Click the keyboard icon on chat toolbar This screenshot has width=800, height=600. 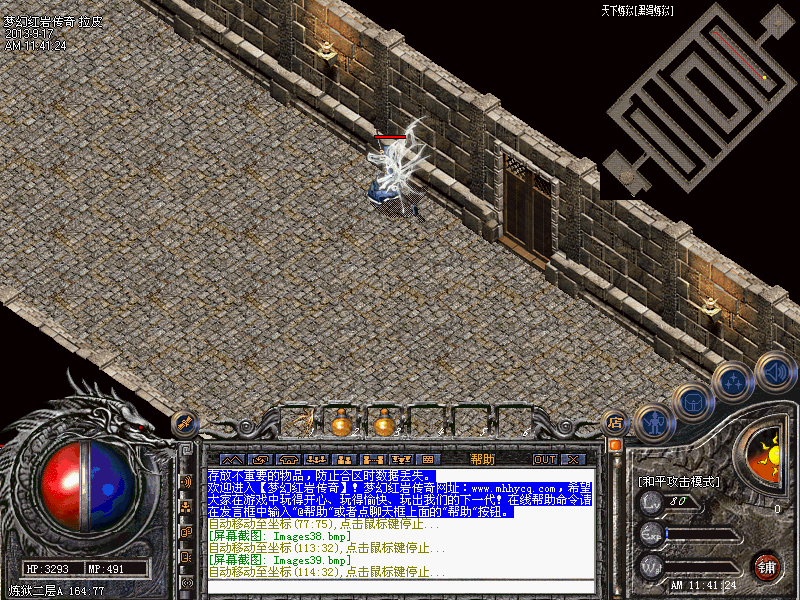click(427, 459)
